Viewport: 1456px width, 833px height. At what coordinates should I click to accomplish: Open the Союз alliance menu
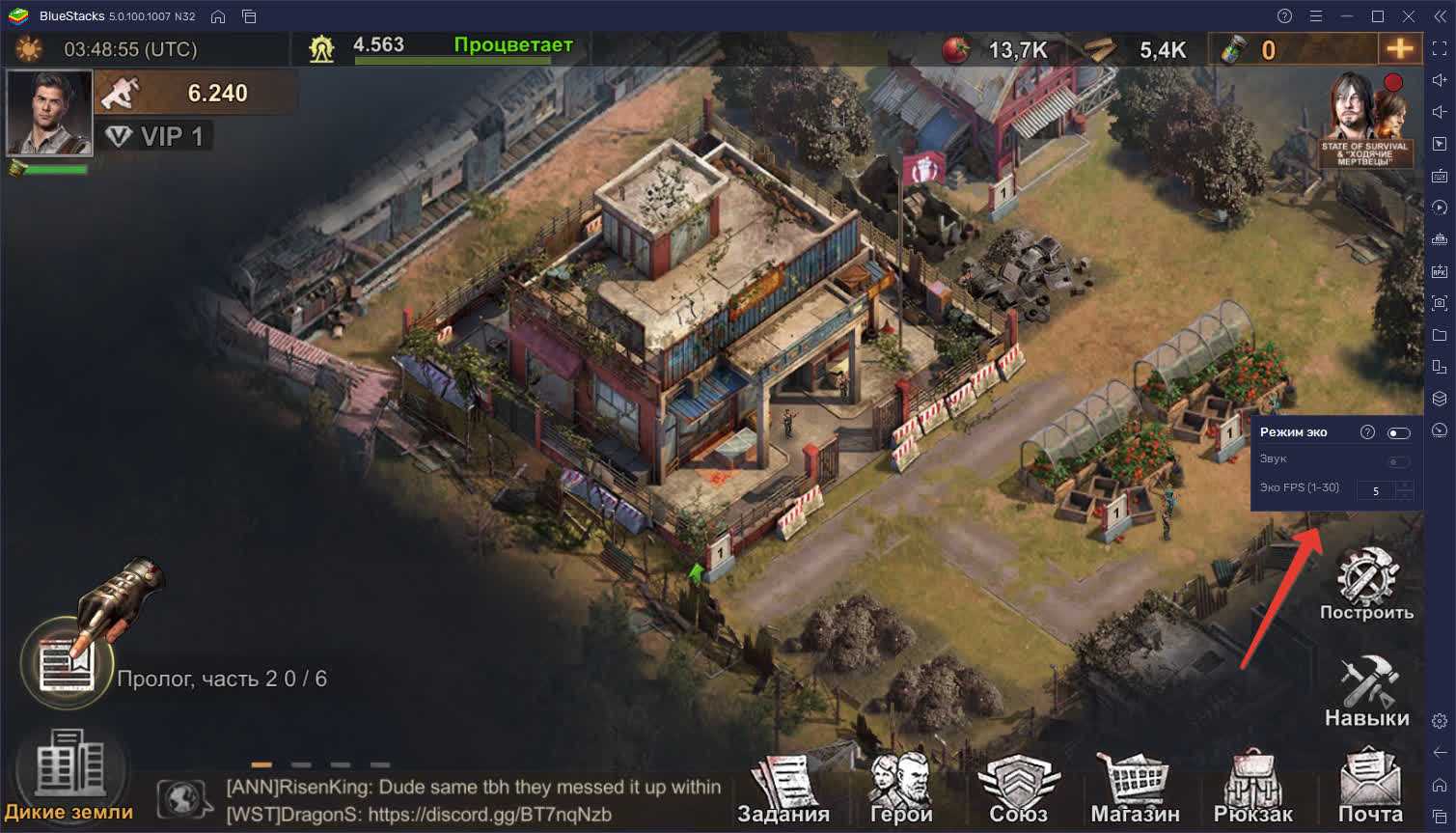coord(1018,790)
